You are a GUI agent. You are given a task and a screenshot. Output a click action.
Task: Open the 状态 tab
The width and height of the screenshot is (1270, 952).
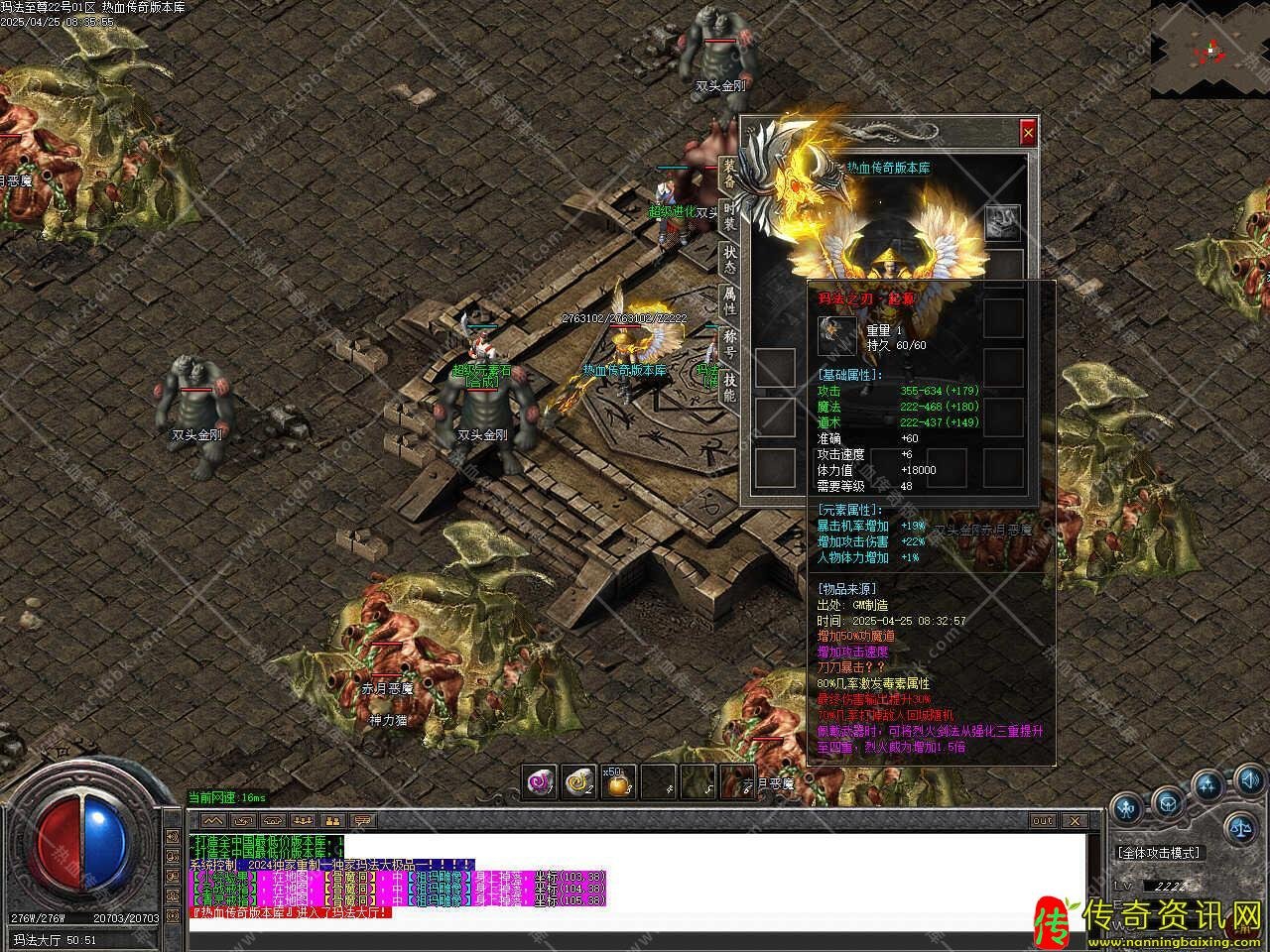(x=729, y=261)
